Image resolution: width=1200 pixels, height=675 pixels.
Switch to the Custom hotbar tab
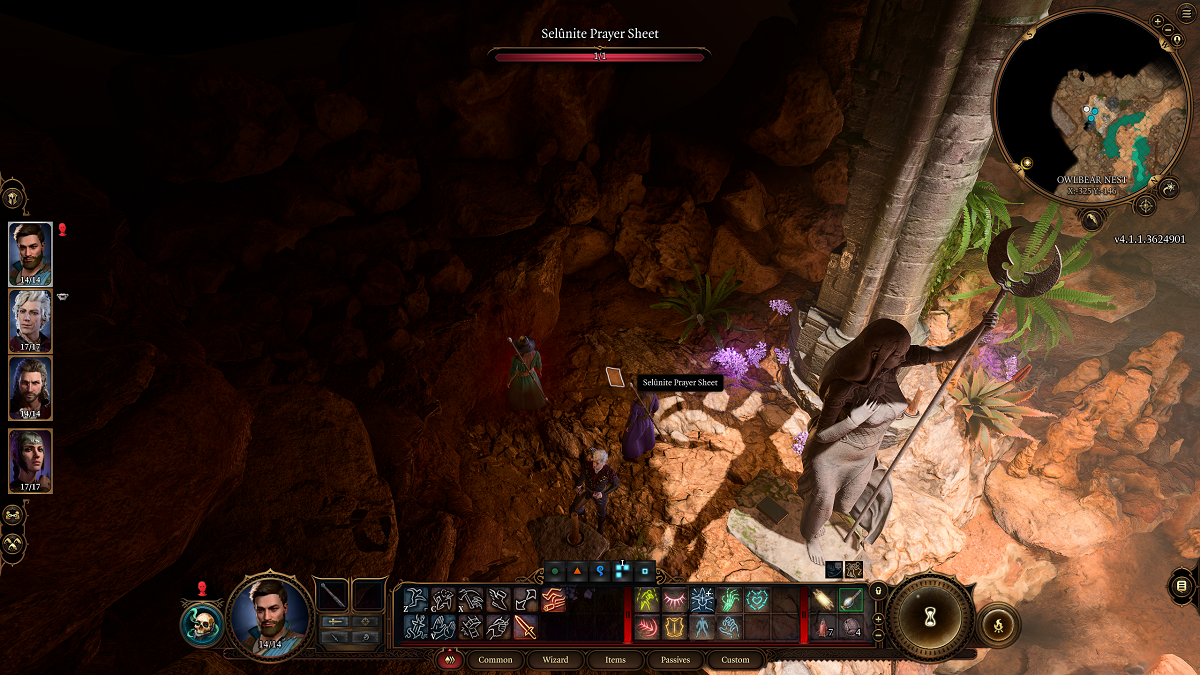(x=735, y=660)
